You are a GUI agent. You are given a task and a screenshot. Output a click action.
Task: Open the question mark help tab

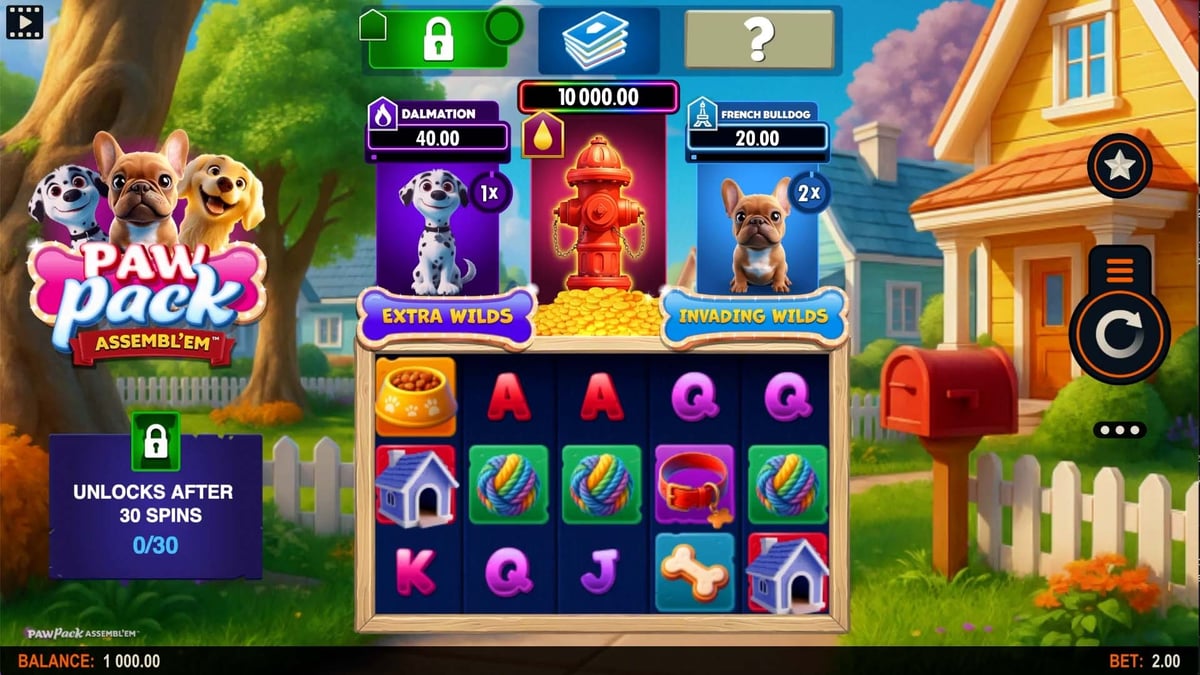pos(759,40)
